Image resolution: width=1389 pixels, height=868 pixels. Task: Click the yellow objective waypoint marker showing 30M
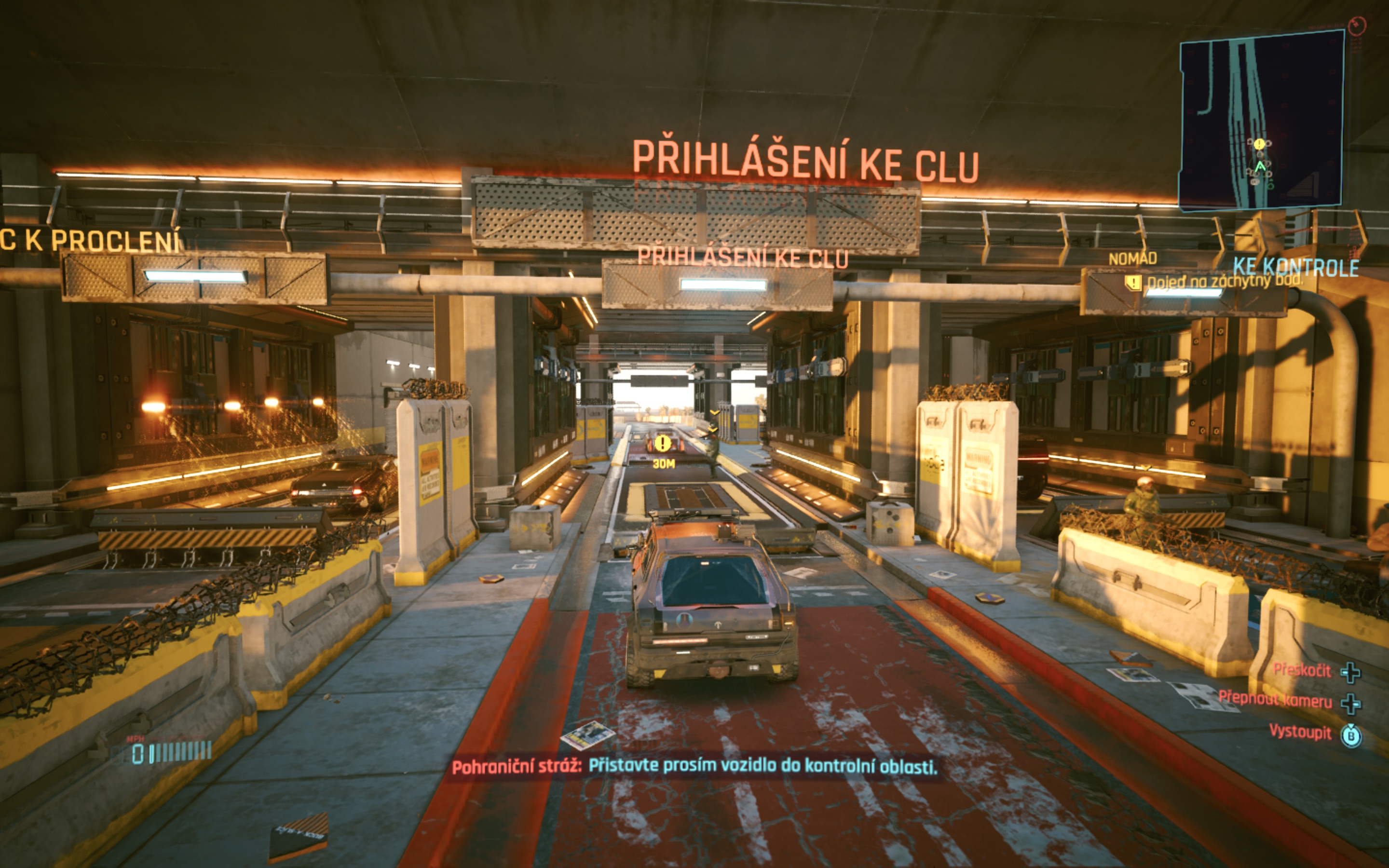pos(662,443)
